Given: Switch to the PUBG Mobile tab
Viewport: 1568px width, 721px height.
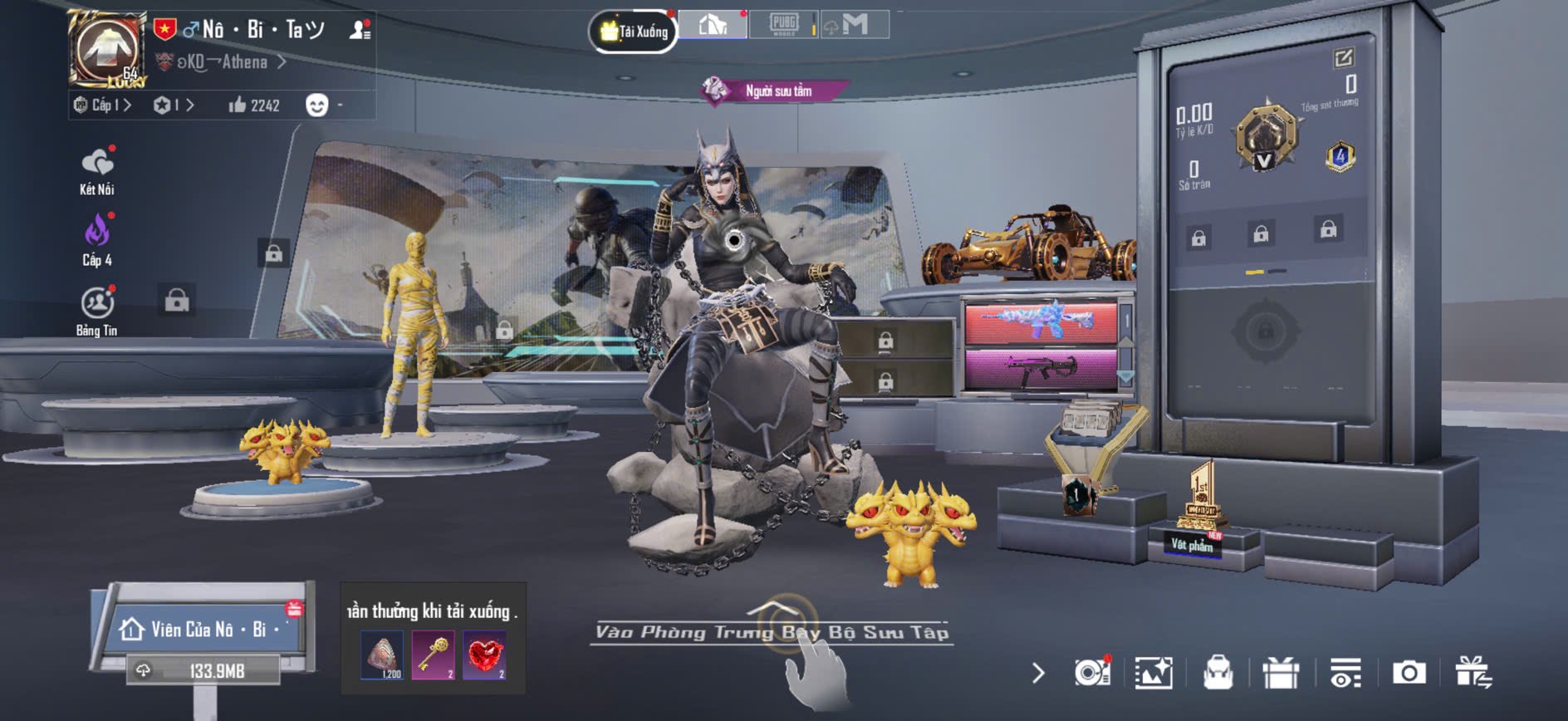Looking at the screenshot, I should point(783,24).
